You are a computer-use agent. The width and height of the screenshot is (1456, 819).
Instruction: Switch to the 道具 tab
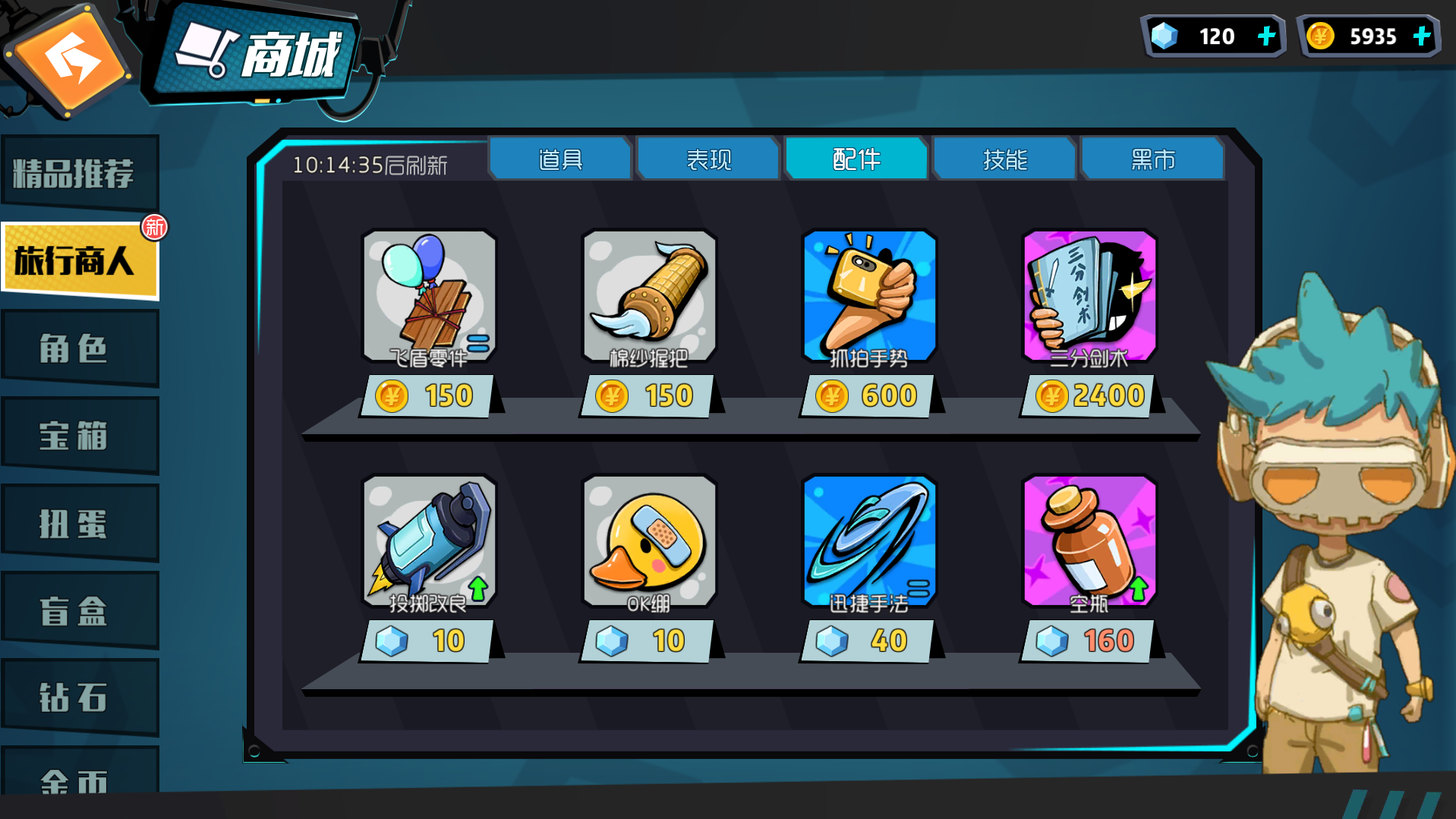[560, 159]
